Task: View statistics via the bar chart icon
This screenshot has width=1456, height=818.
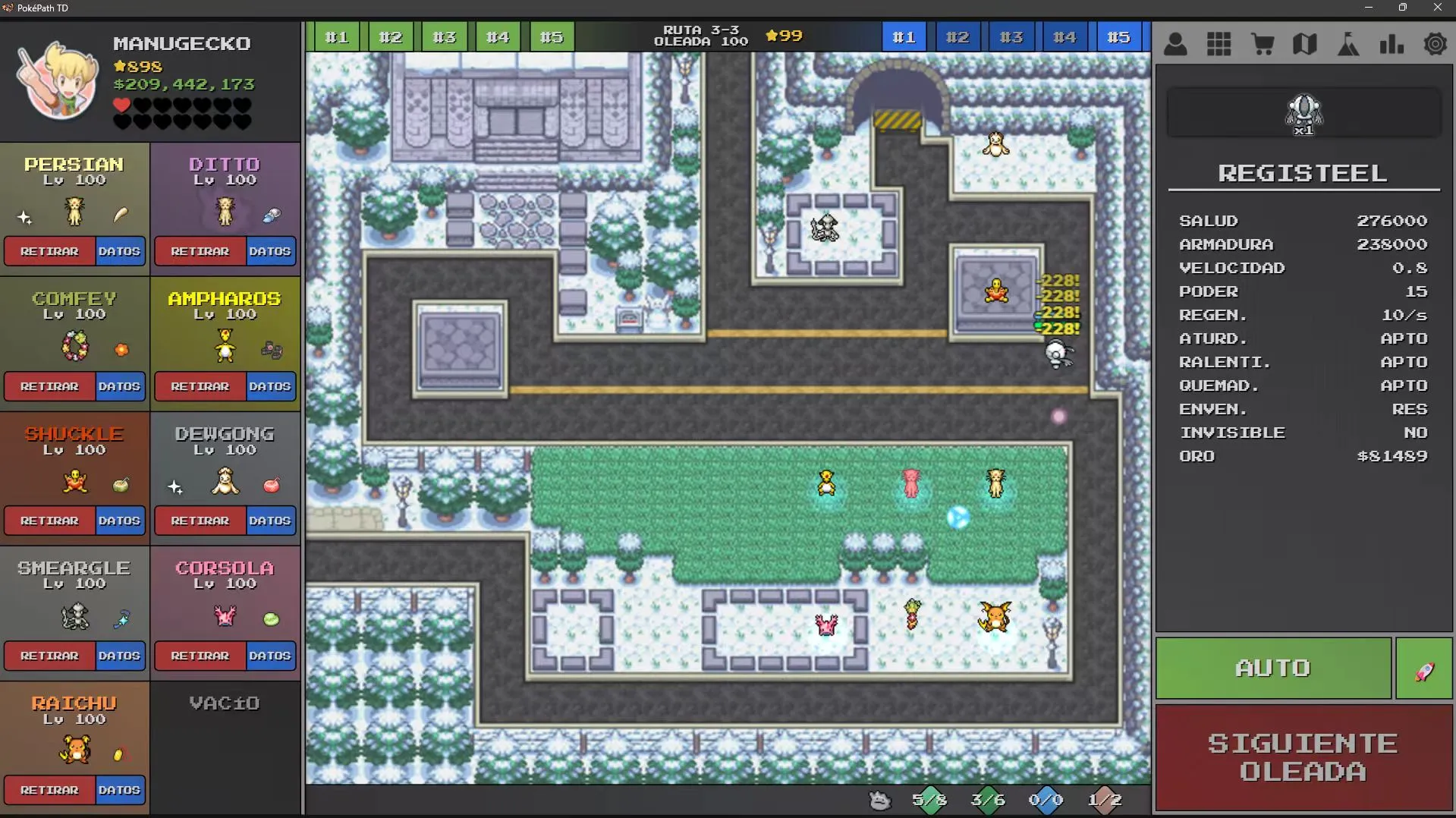Action: coord(1392,44)
